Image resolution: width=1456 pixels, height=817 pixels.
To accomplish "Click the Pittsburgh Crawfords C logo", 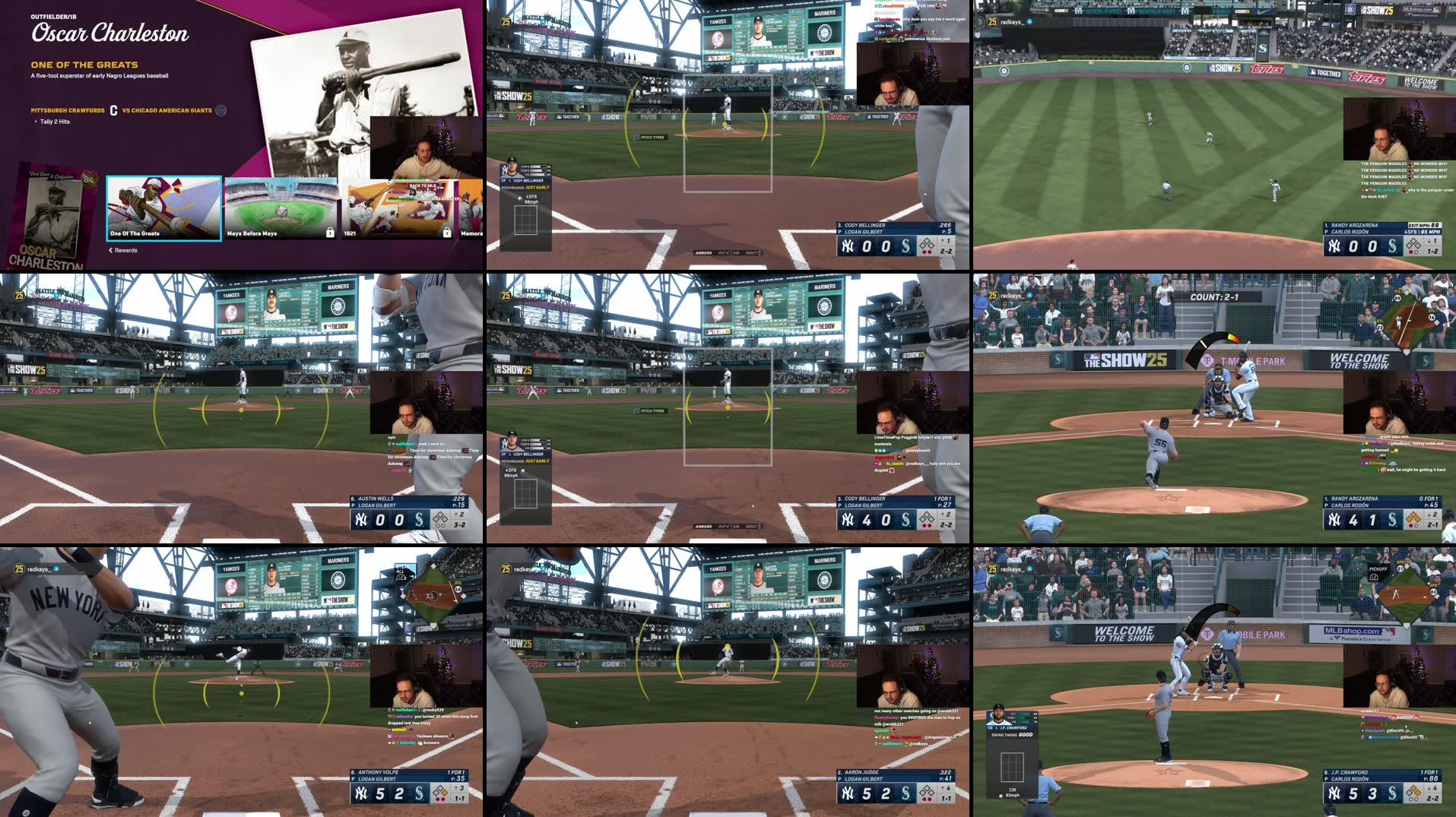I will click(113, 109).
